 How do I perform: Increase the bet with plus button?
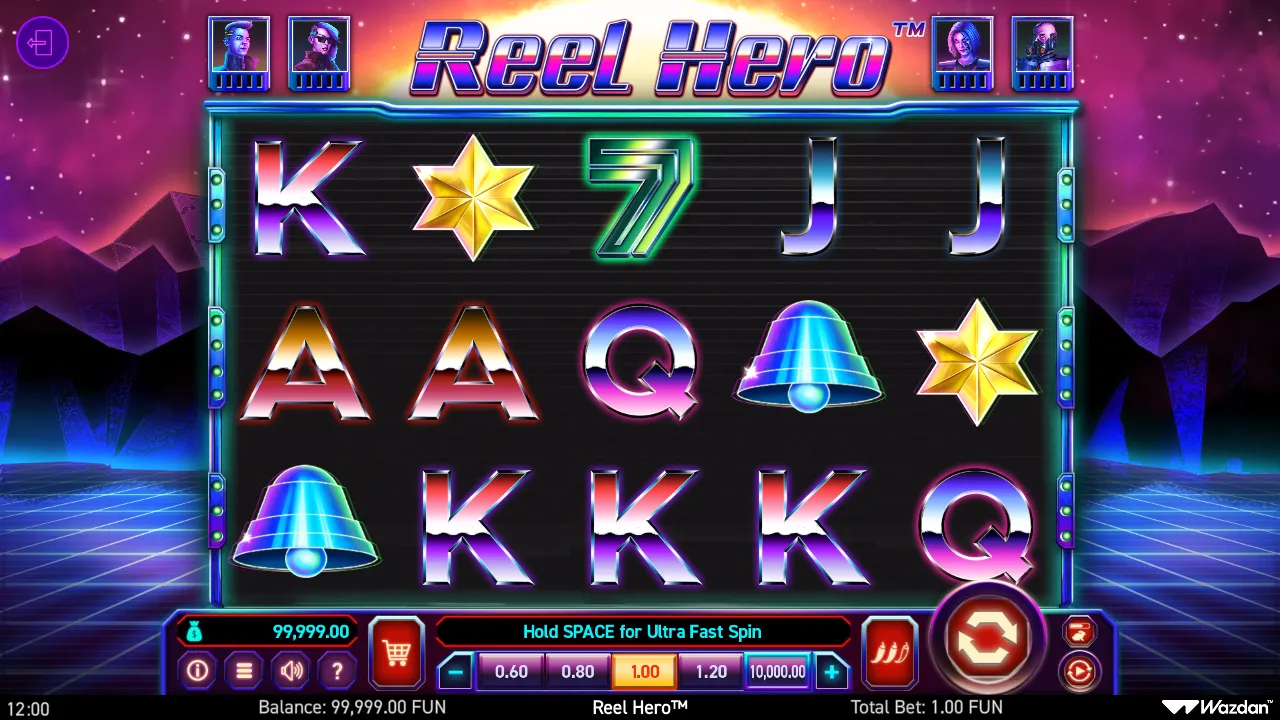[832, 671]
